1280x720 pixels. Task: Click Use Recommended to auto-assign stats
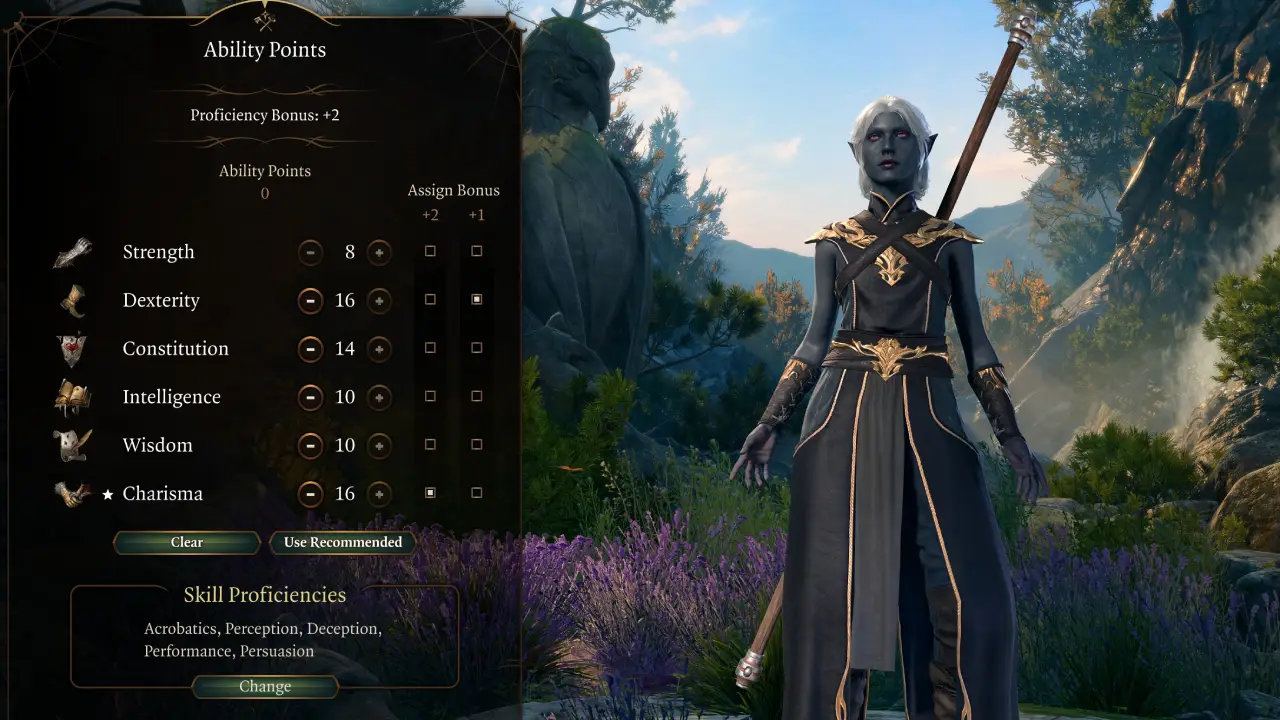coord(342,542)
